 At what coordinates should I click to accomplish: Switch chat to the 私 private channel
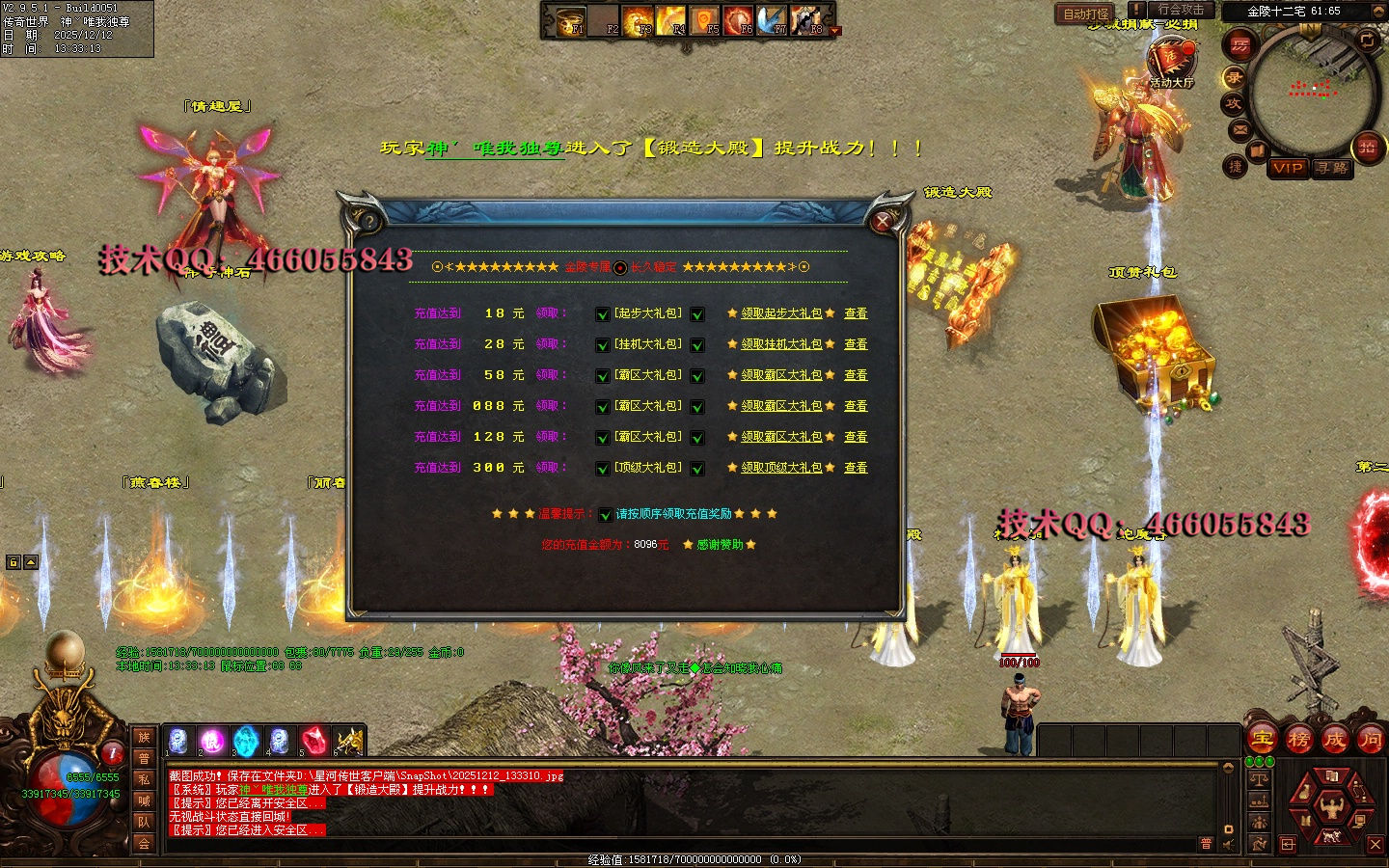(144, 779)
